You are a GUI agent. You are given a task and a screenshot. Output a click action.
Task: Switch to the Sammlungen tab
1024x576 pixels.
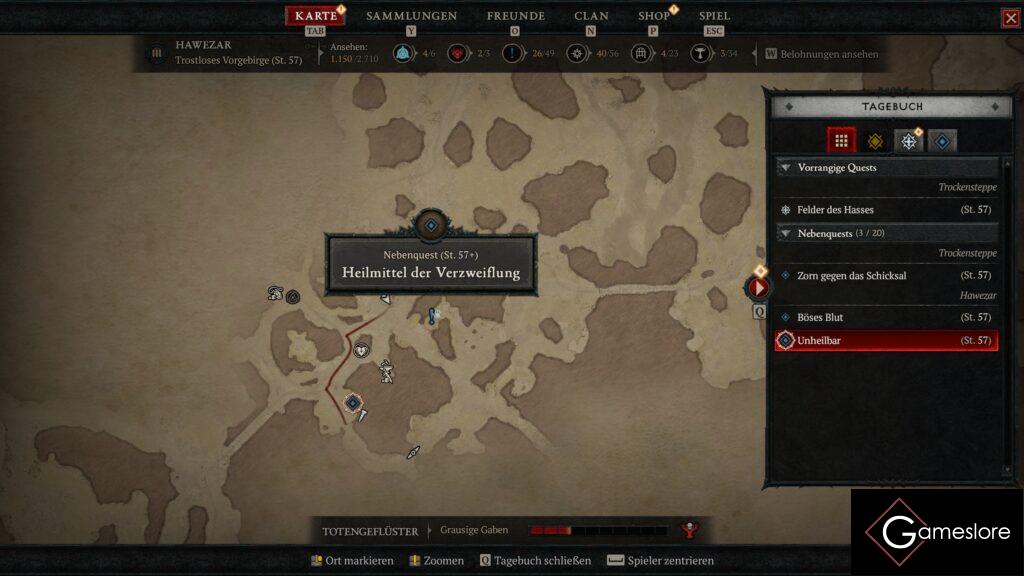coord(411,16)
